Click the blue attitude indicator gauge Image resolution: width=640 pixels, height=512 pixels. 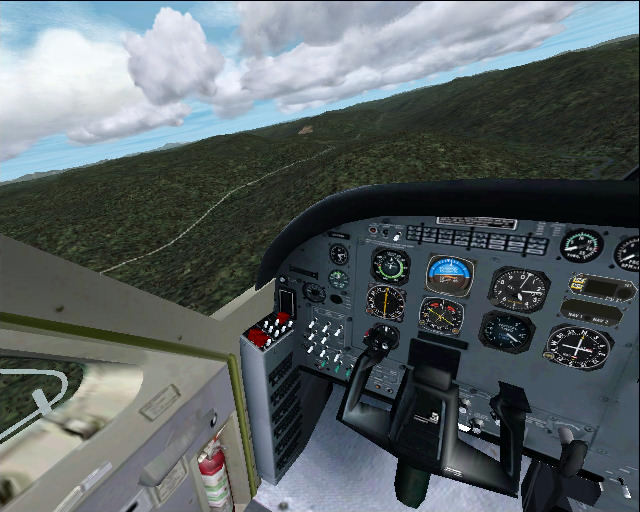click(x=449, y=273)
